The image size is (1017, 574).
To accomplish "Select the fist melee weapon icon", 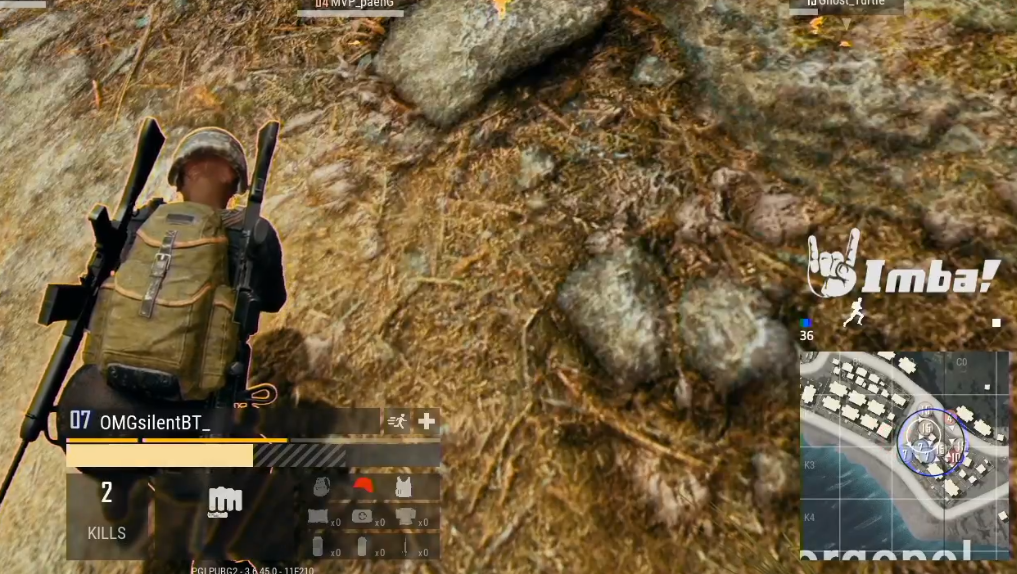I will (225, 500).
